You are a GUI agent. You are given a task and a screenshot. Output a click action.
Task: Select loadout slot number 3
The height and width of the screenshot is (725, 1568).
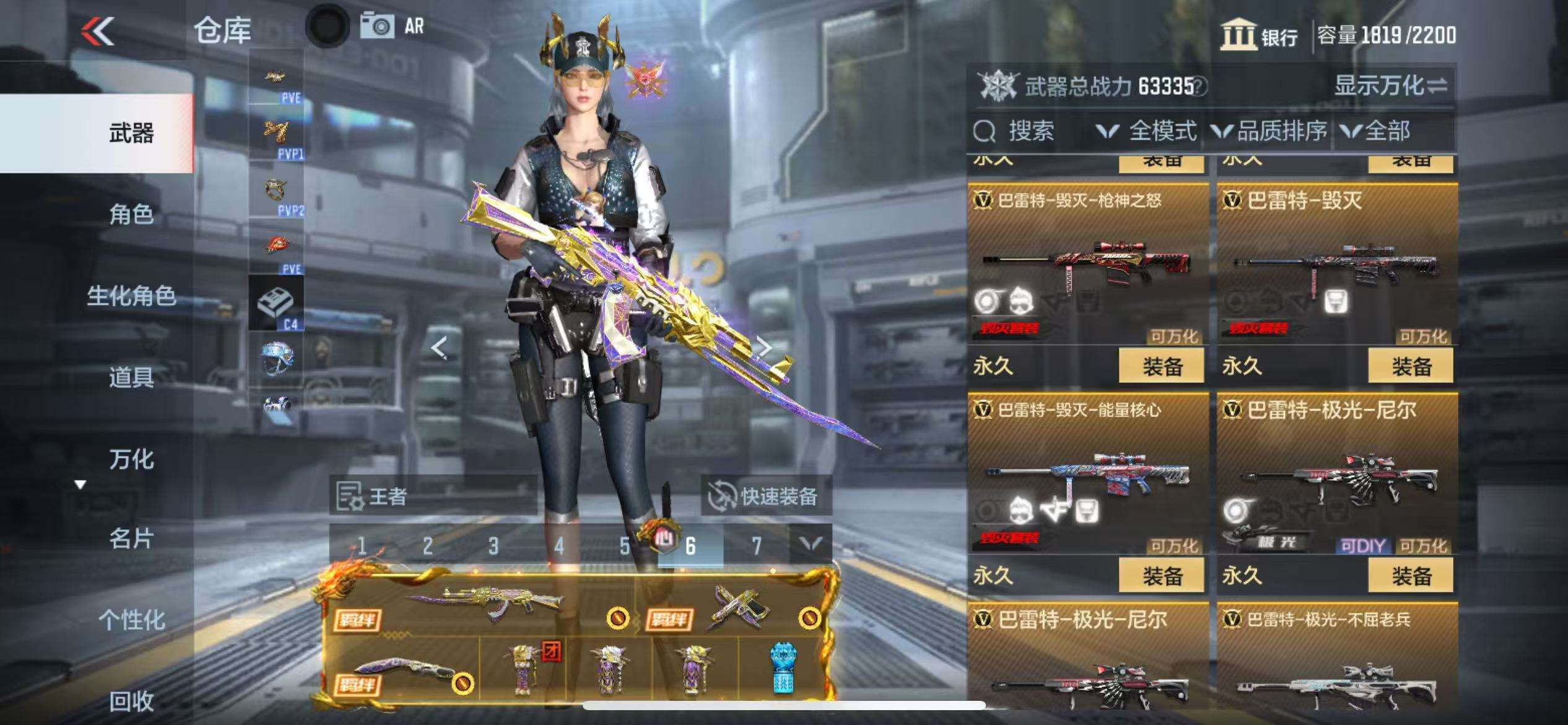(x=493, y=546)
